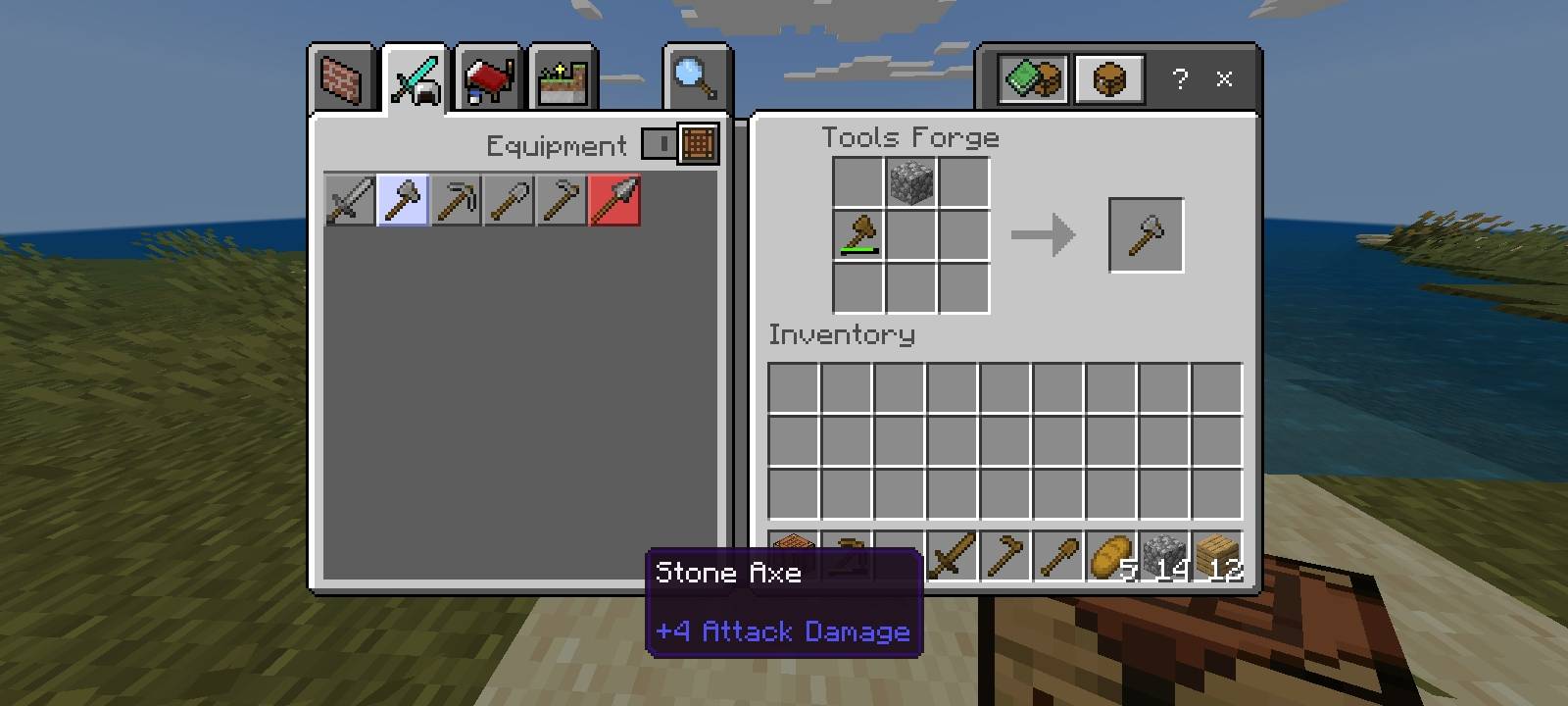
Task: Pick the oak planks stack of 12
Action: 1216,557
